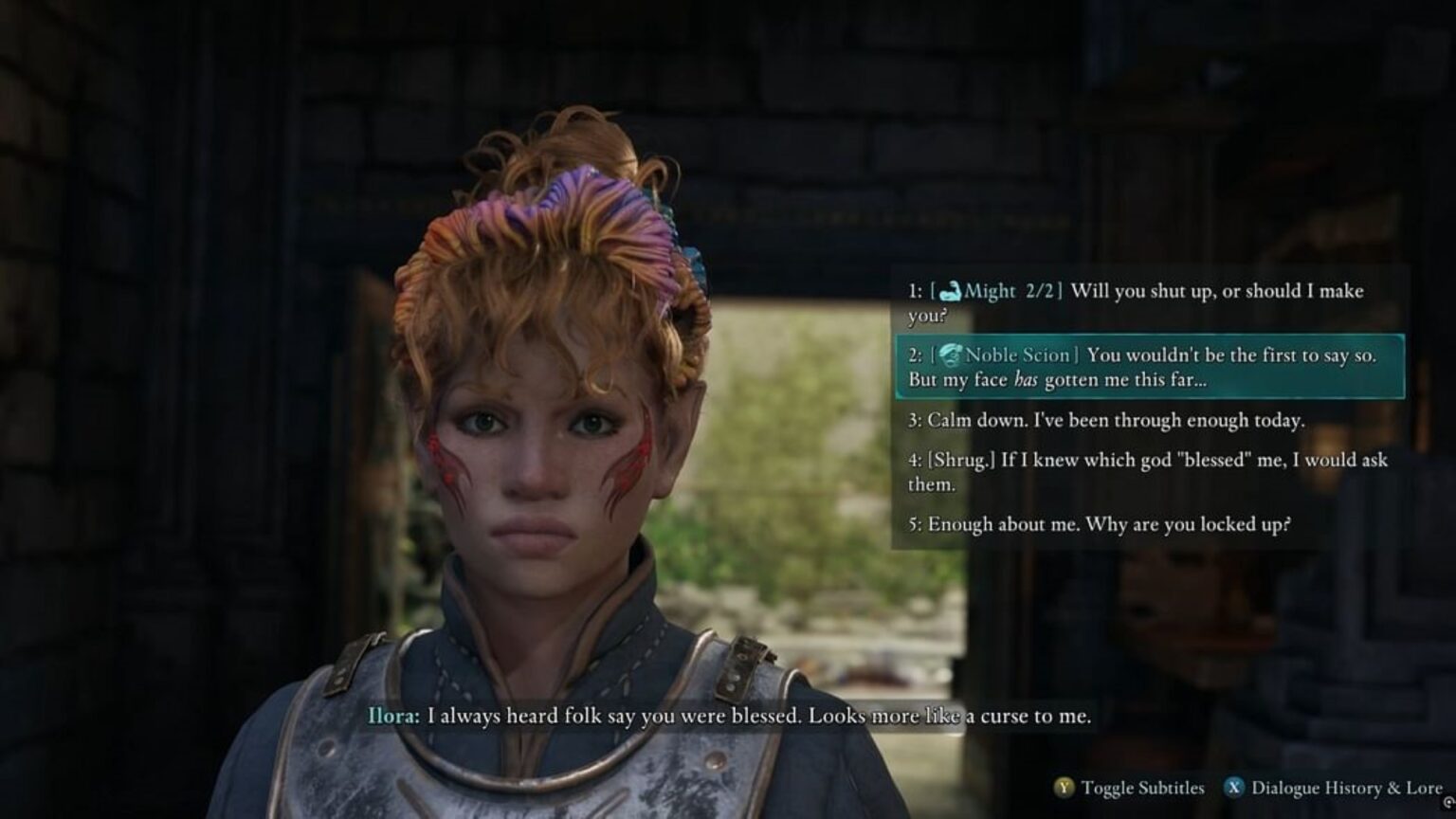Screen dimensions: 1456x819
Task: Click the flexed-arm symbol before 'Might 2/2'
Action: tap(953, 291)
